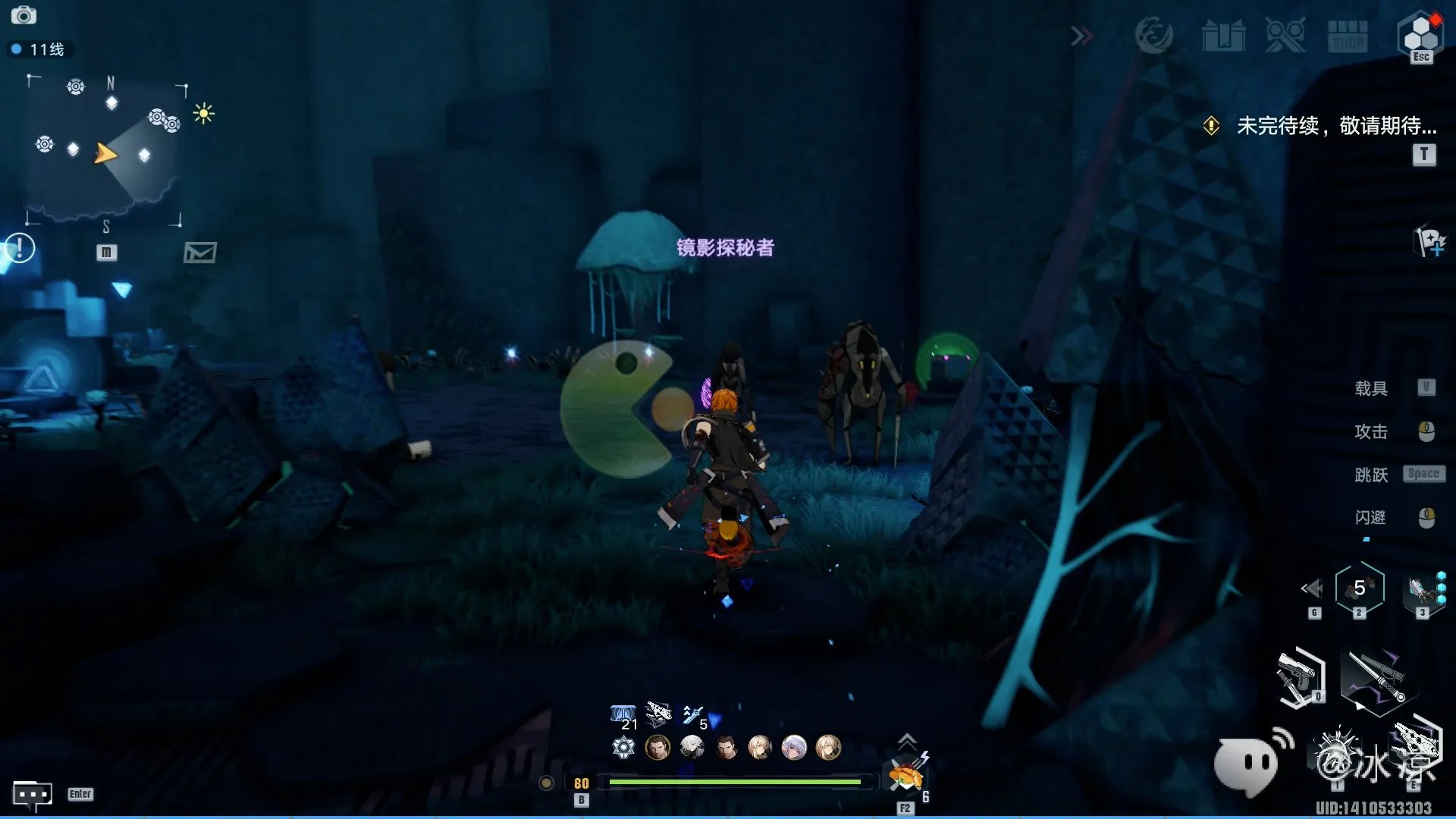The height and width of the screenshot is (819, 1456).
Task: Open the hexagon main menu
Action: [x=1420, y=34]
